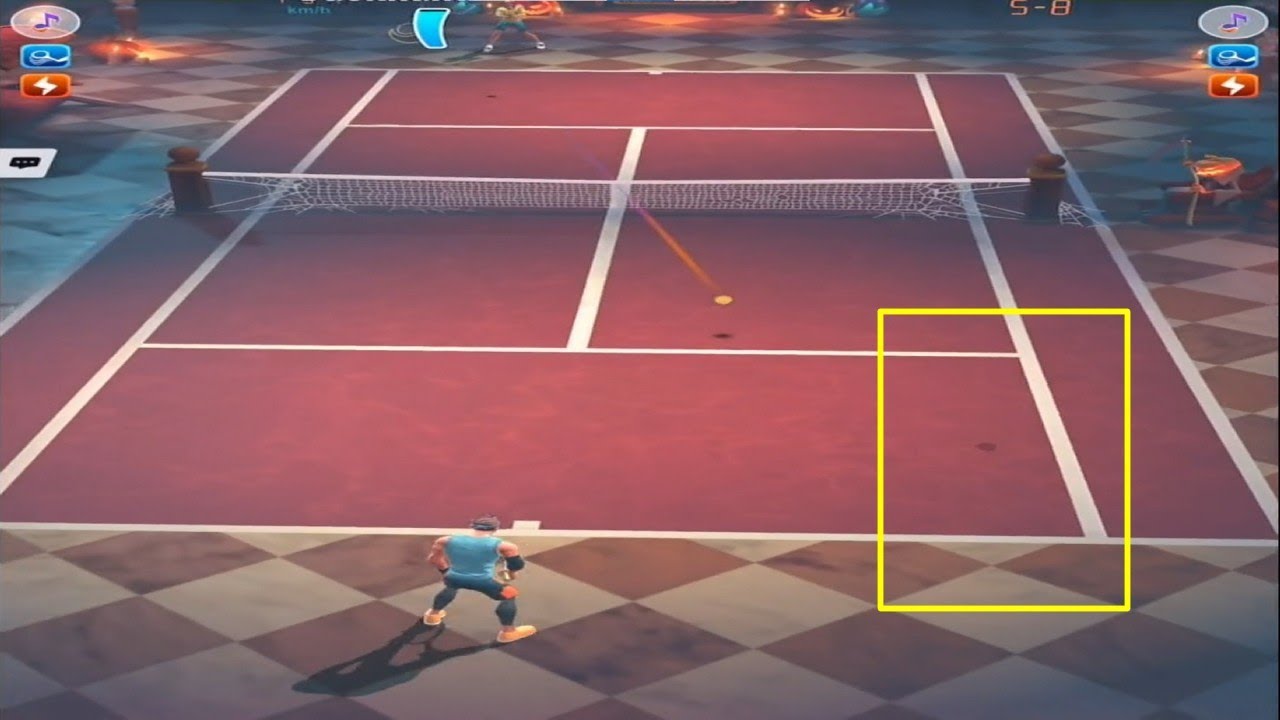Tap the orange lightning icon below the 5-8 score
This screenshot has height=720, width=1280.
[x=1232, y=86]
